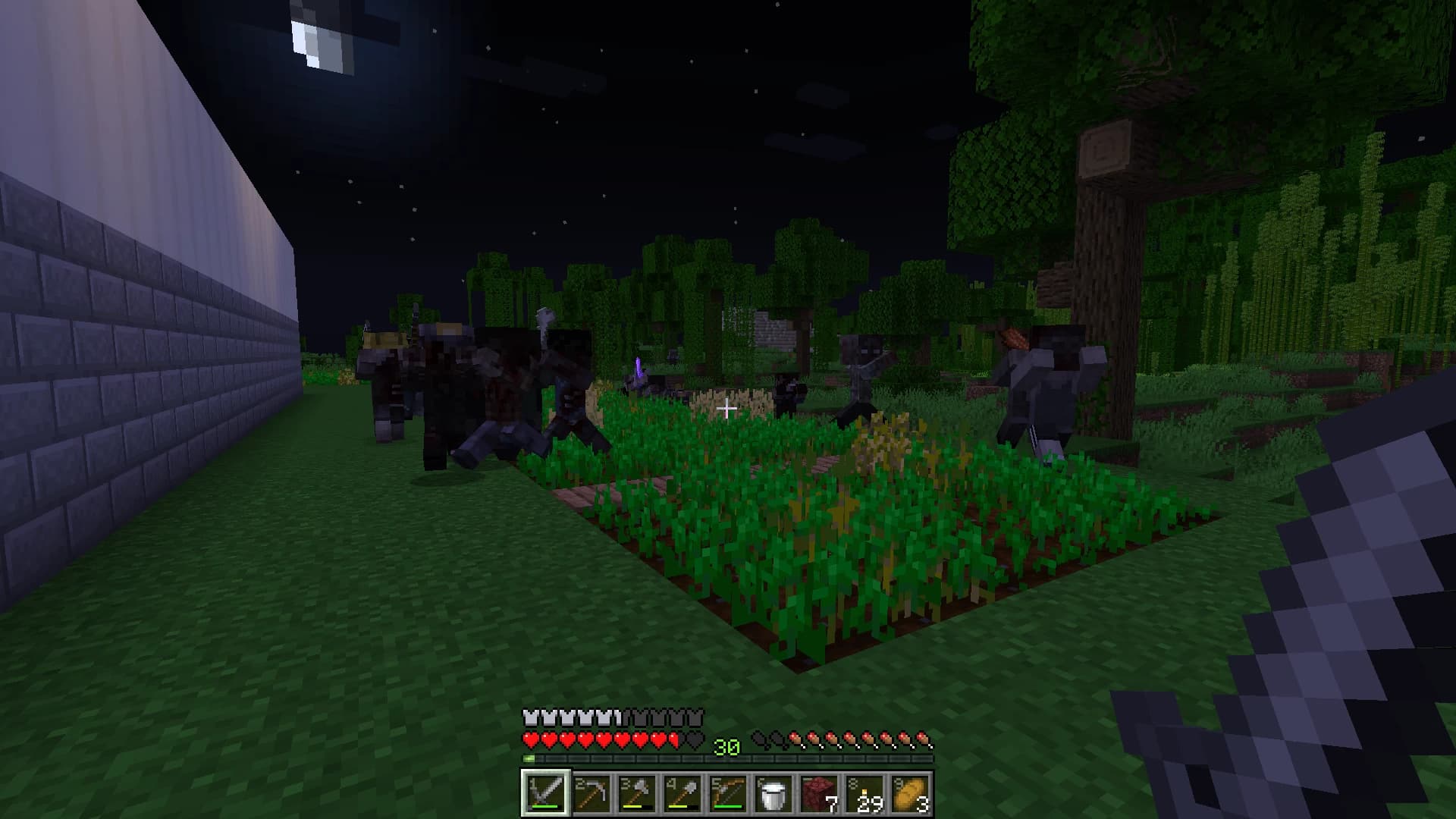Click the netherrack block stack in slot 7
The width and height of the screenshot is (1456, 819).
point(817,795)
